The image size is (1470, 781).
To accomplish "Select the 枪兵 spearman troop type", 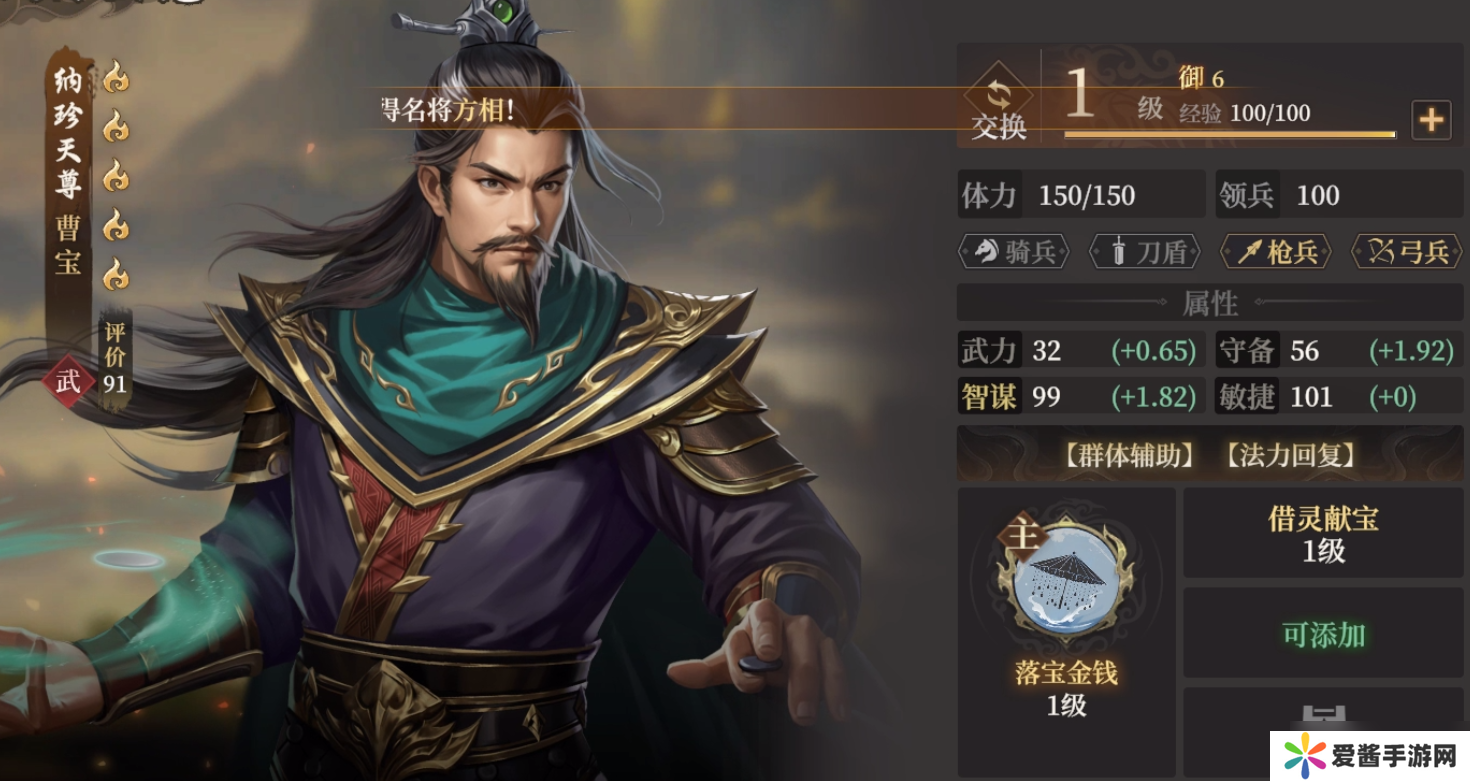I will tap(1275, 252).
